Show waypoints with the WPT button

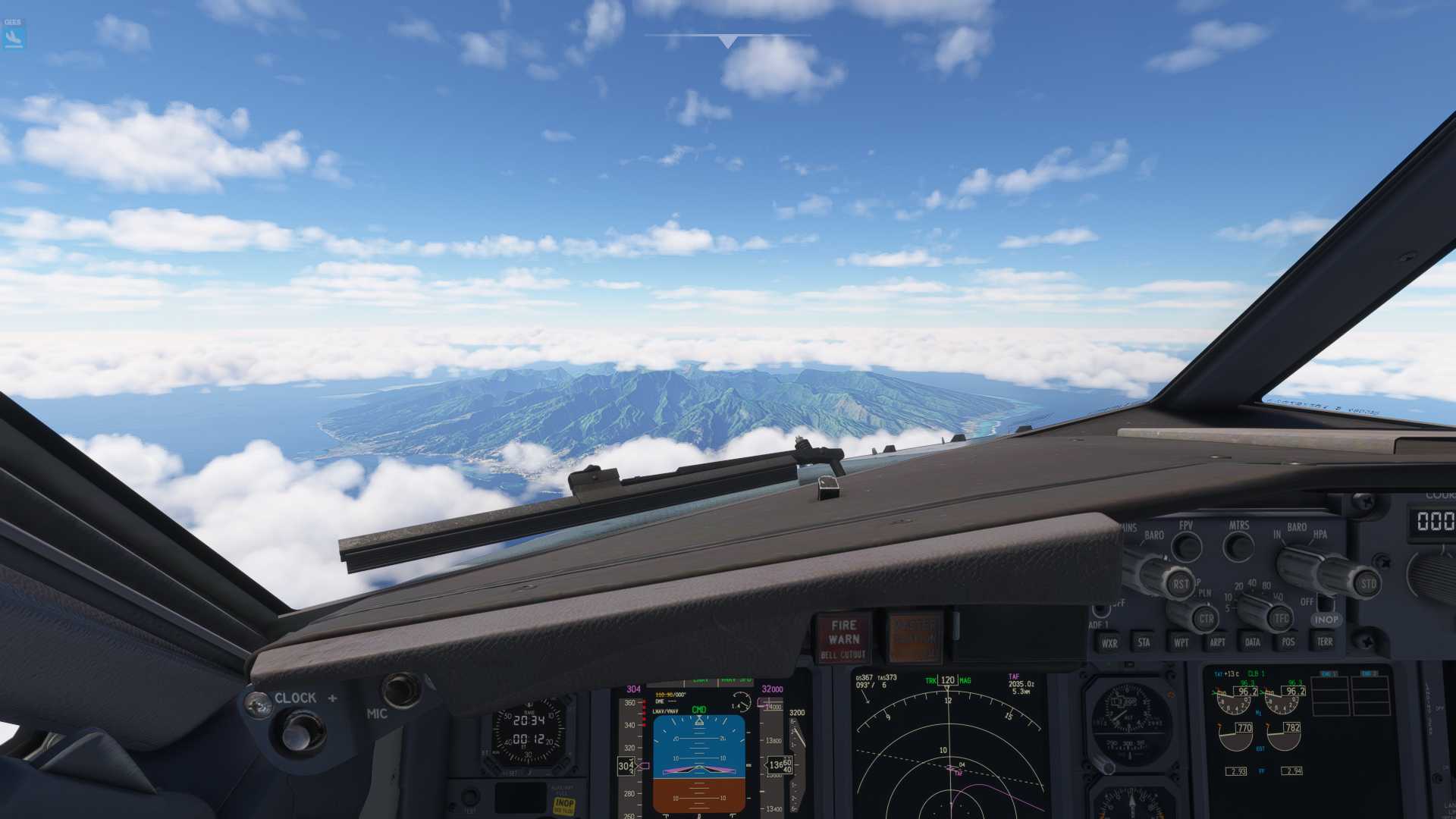coord(1181,642)
